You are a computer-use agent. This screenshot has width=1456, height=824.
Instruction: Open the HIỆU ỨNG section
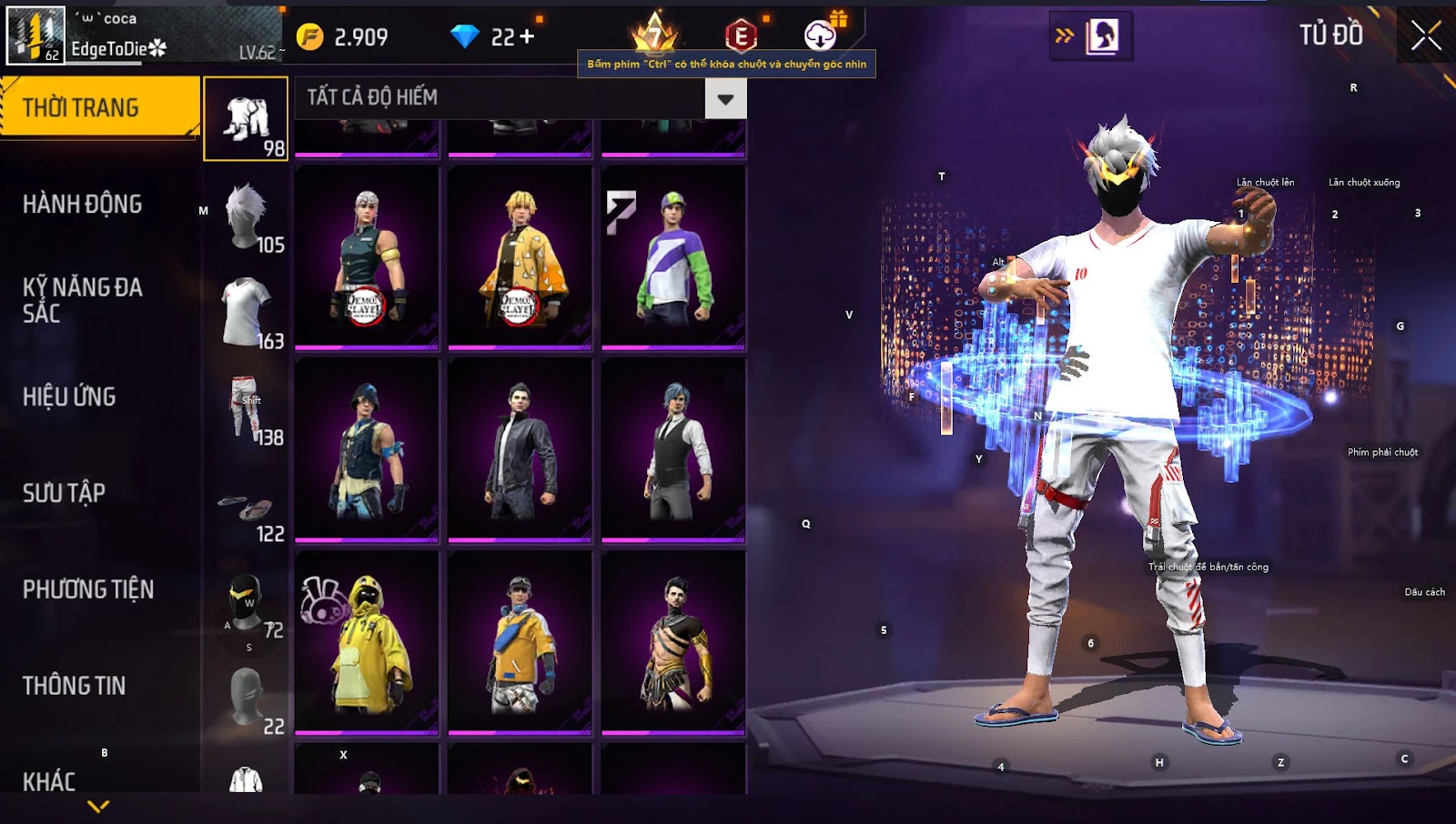[x=69, y=397]
